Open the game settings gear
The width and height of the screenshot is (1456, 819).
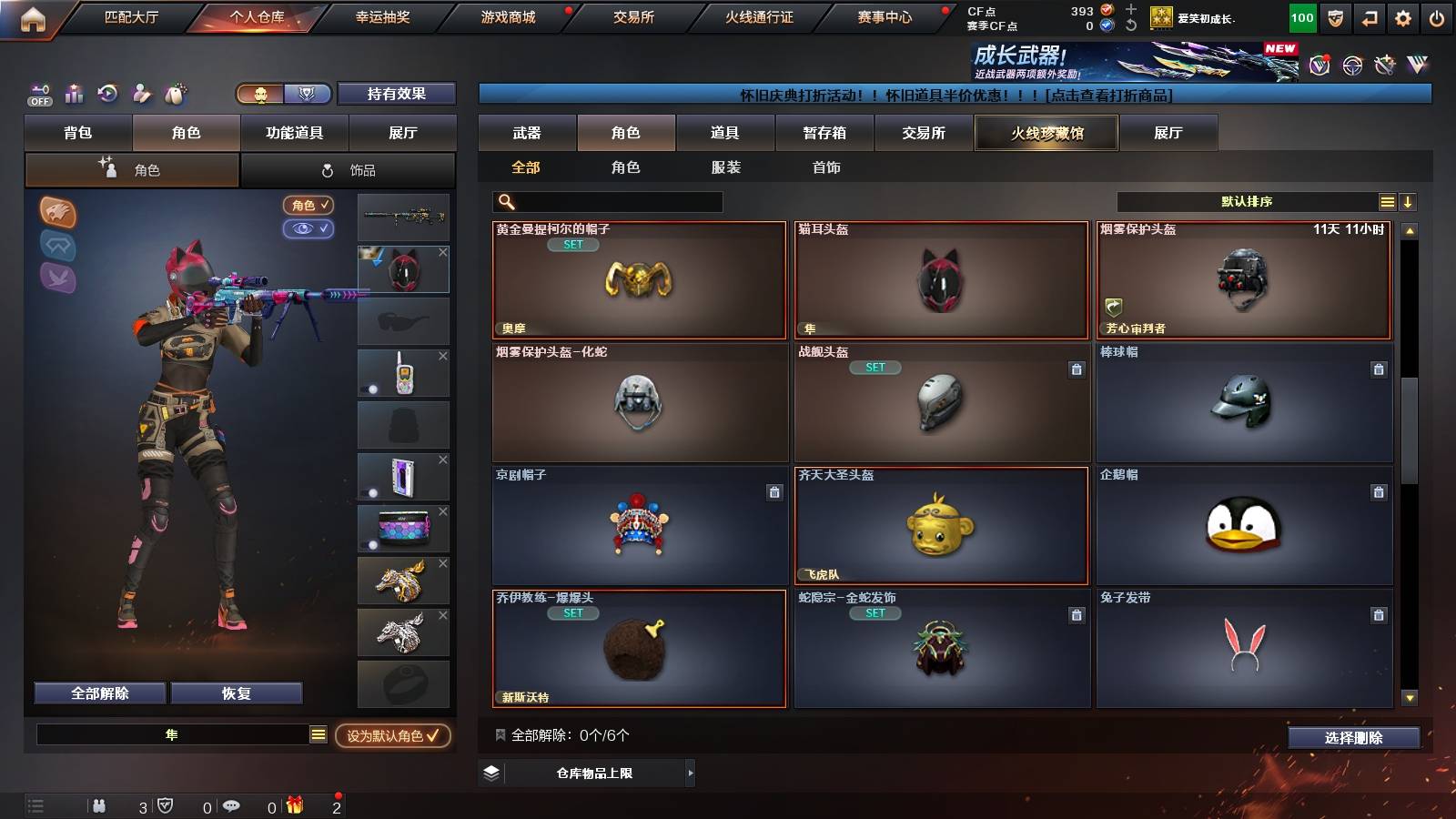pos(1403,17)
